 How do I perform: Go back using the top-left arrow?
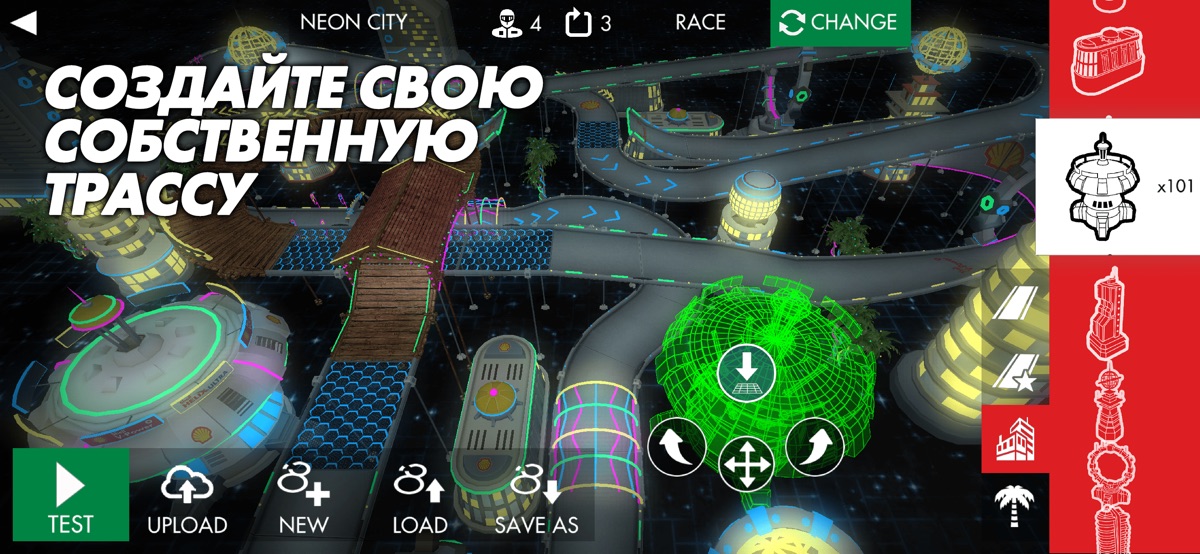(x=23, y=22)
